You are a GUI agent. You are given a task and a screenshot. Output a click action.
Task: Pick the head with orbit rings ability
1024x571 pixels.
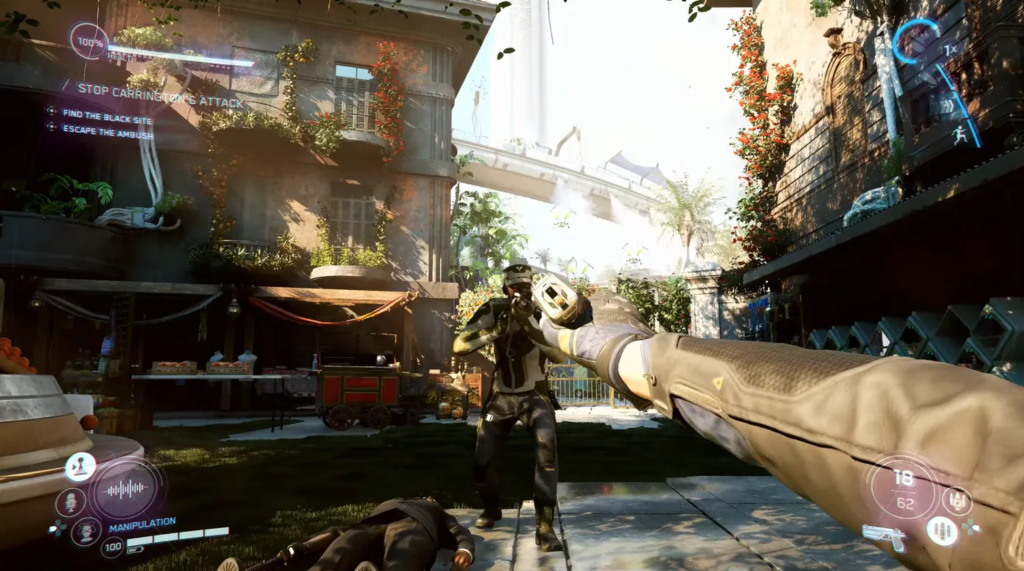85,530
